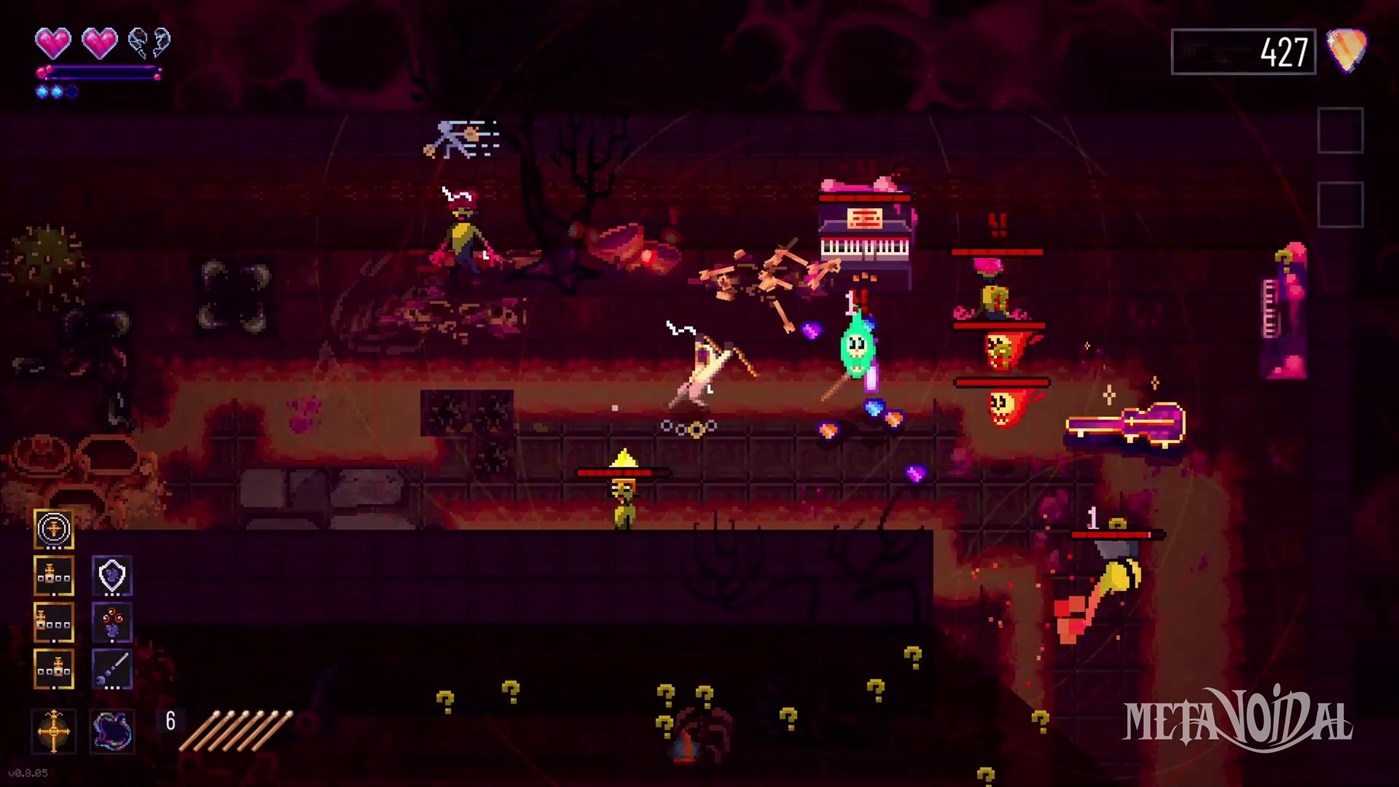Click the golden cross relic icon

[53, 732]
